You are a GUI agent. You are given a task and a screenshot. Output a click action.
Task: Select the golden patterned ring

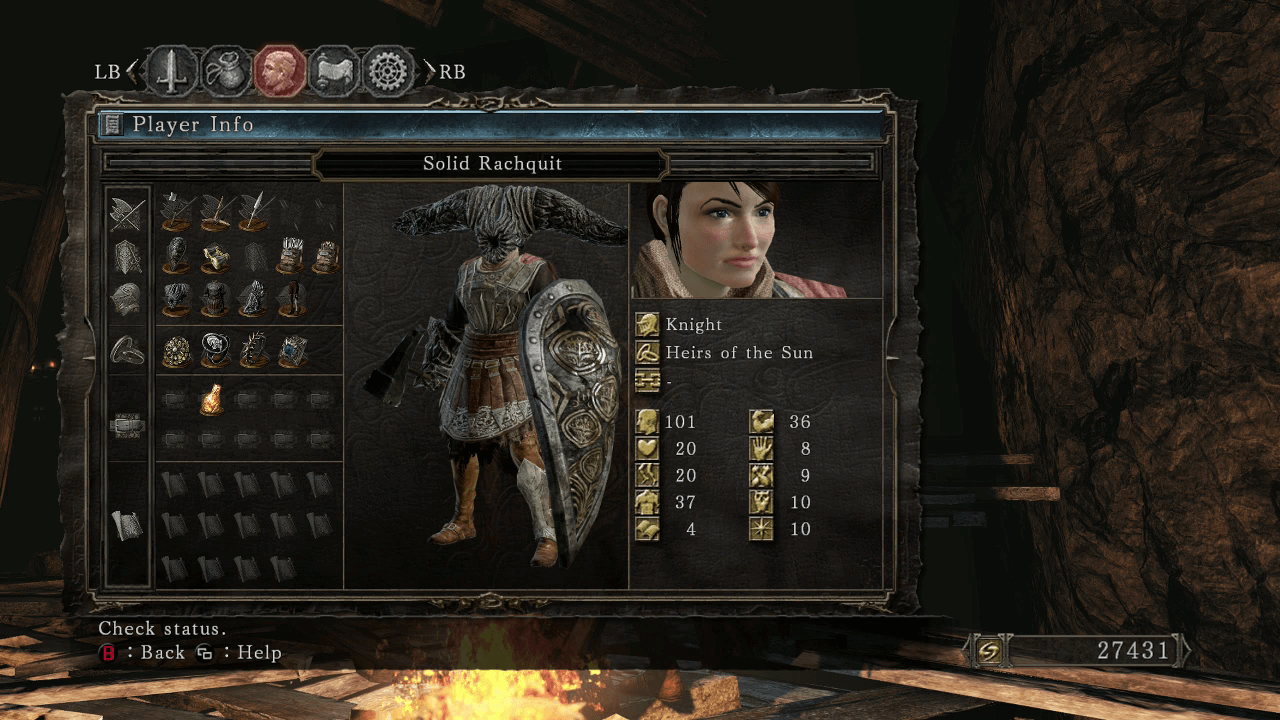click(178, 350)
